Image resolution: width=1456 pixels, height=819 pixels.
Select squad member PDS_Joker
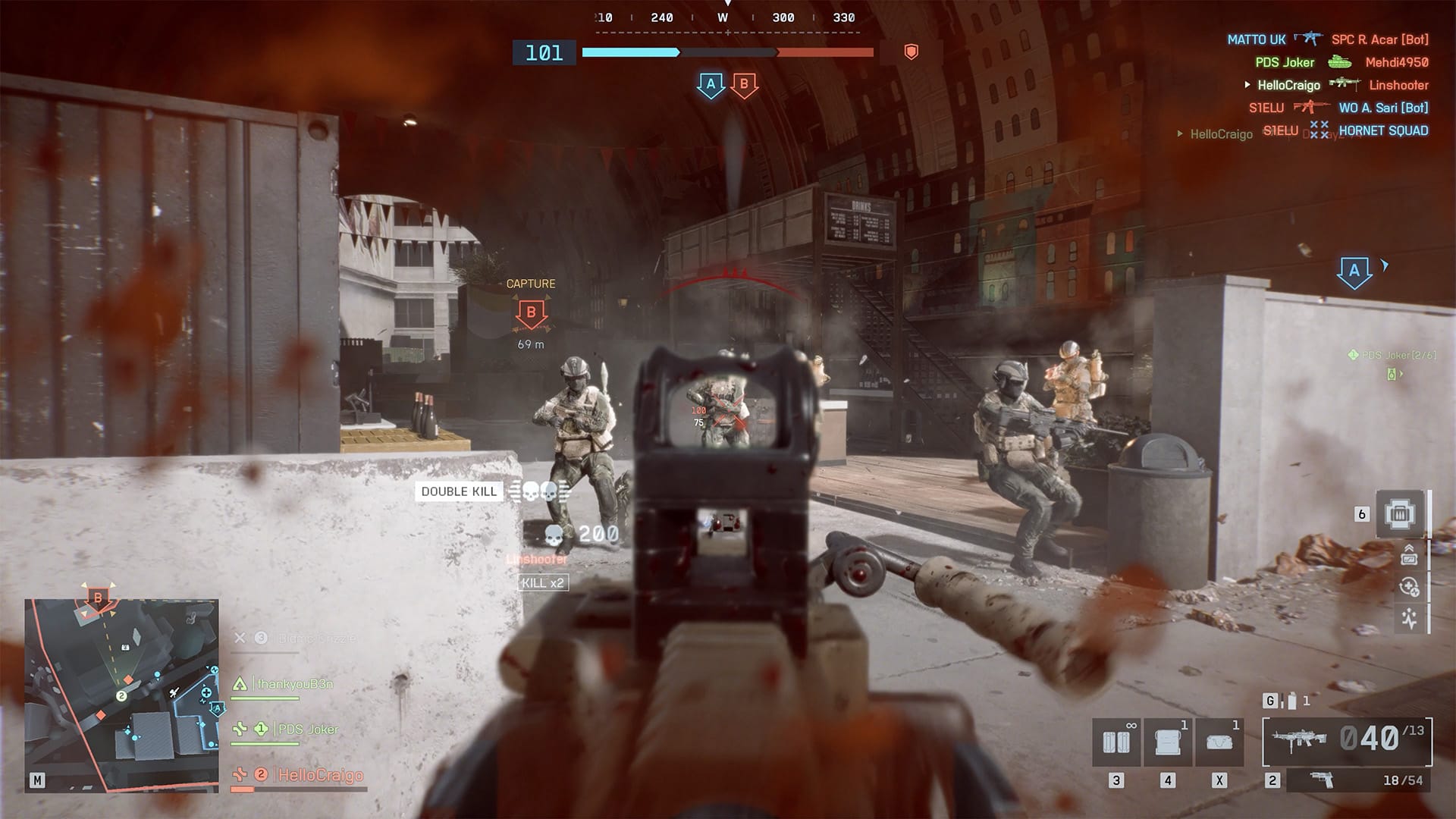point(307,730)
